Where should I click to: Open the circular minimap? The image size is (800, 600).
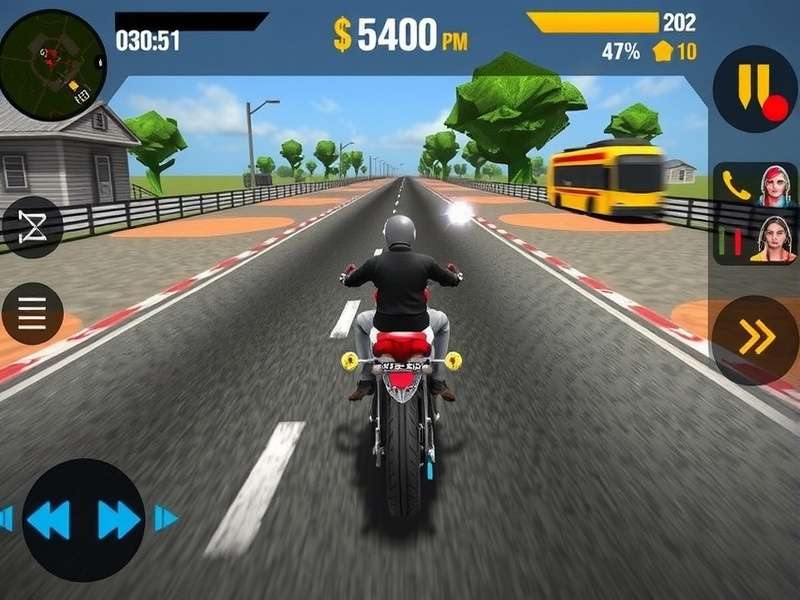pyautogui.click(x=52, y=60)
